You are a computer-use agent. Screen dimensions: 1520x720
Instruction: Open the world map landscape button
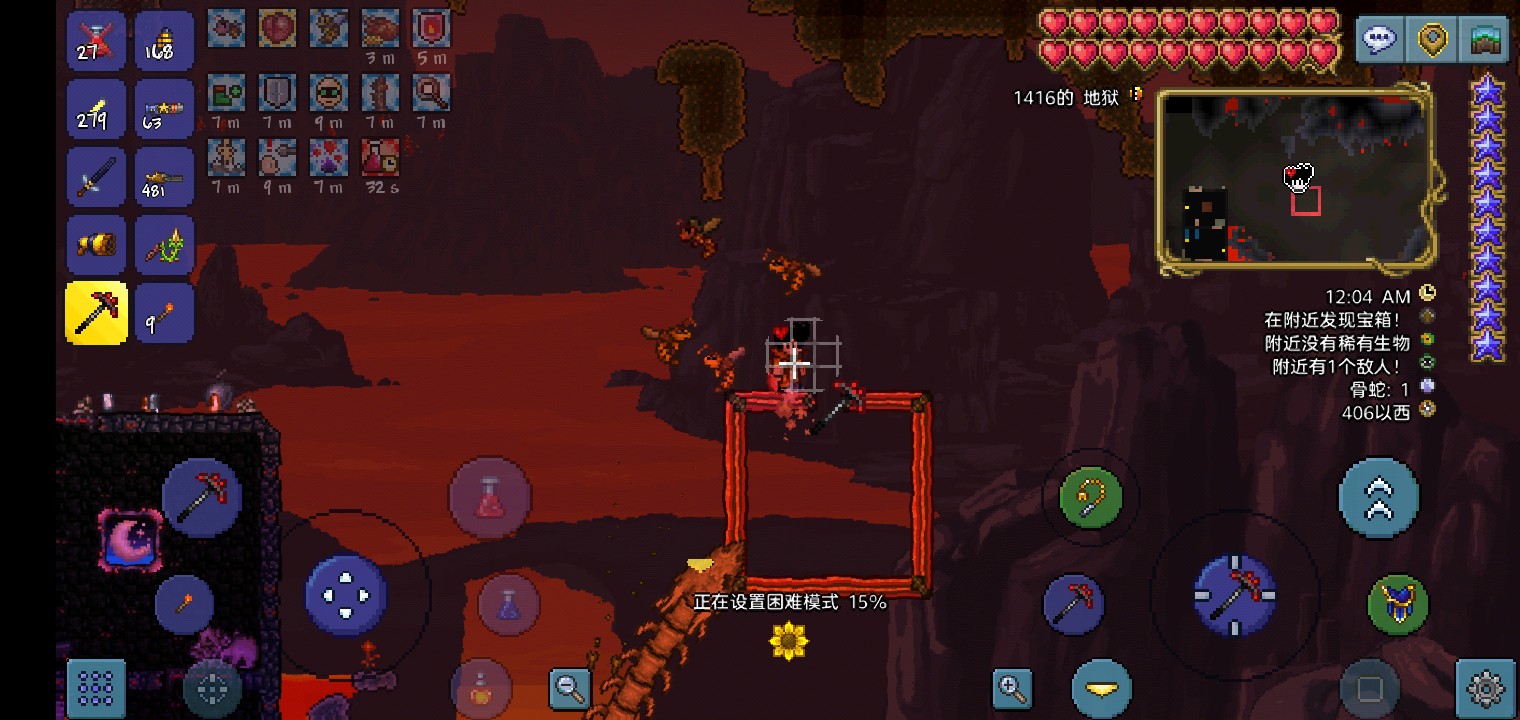click(1485, 41)
